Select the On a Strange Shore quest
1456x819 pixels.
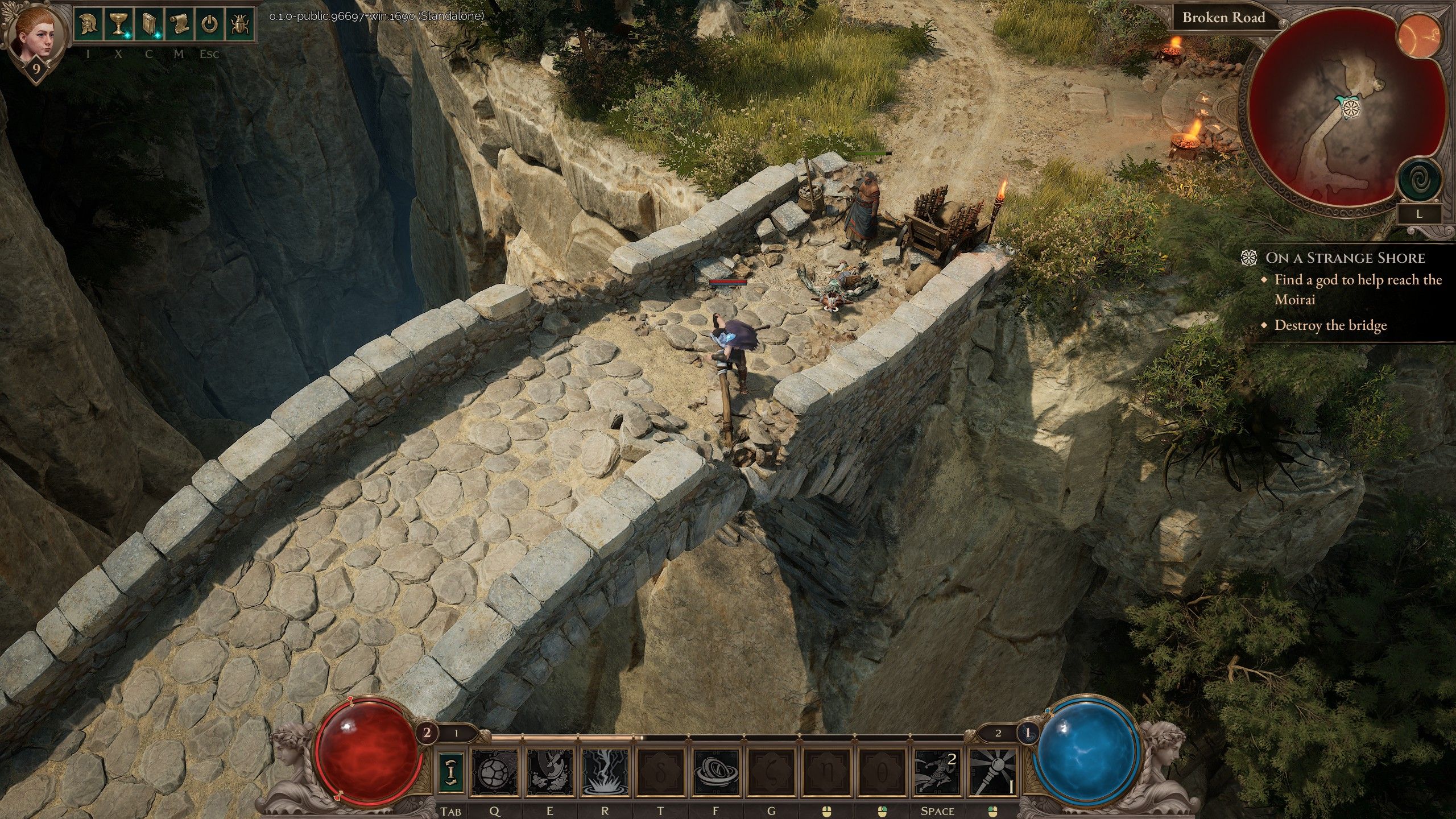coord(1345,258)
